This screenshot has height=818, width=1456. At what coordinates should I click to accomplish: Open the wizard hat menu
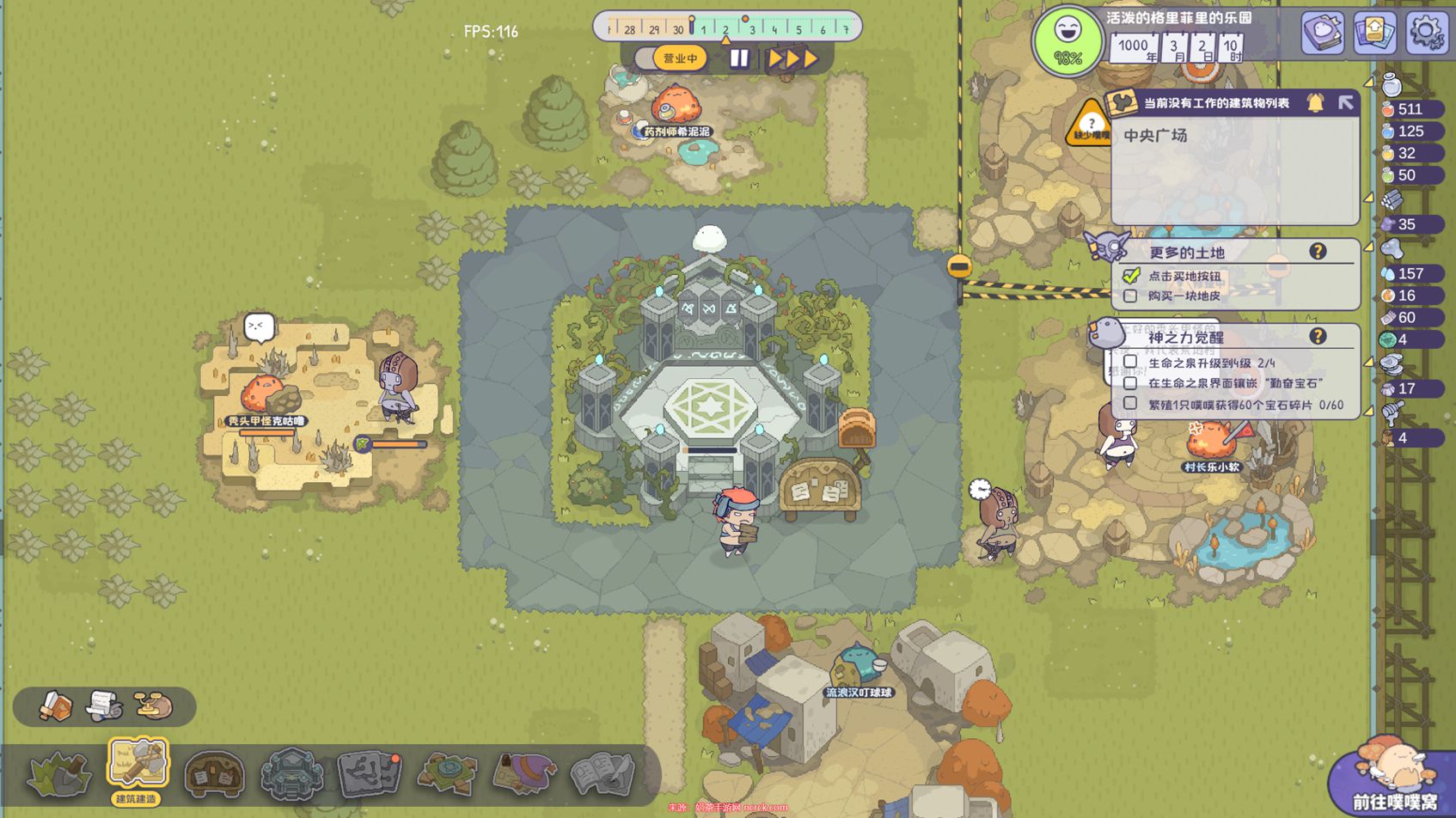pos(524,772)
